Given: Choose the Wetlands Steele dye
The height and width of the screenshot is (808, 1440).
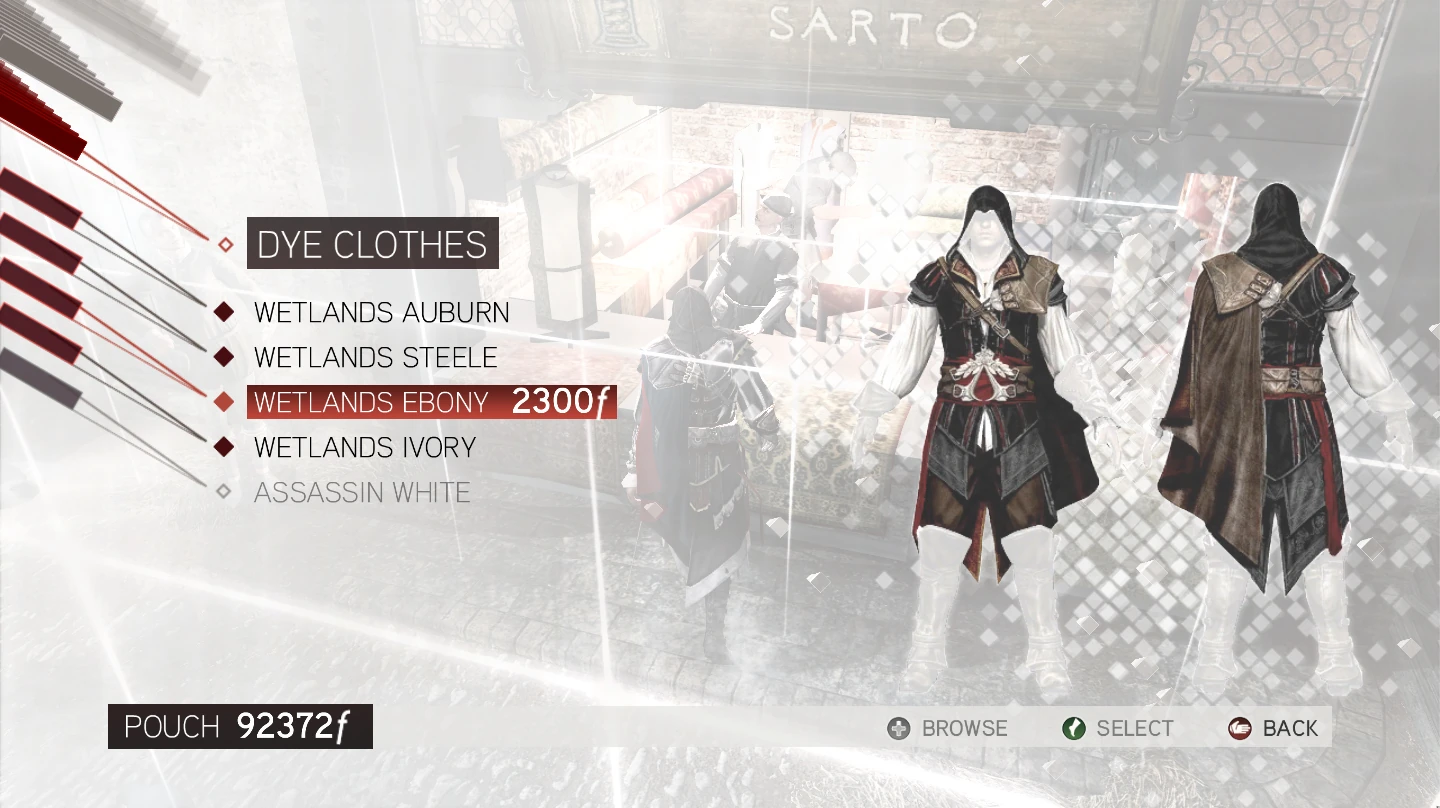Looking at the screenshot, I should pyautogui.click(x=375, y=357).
